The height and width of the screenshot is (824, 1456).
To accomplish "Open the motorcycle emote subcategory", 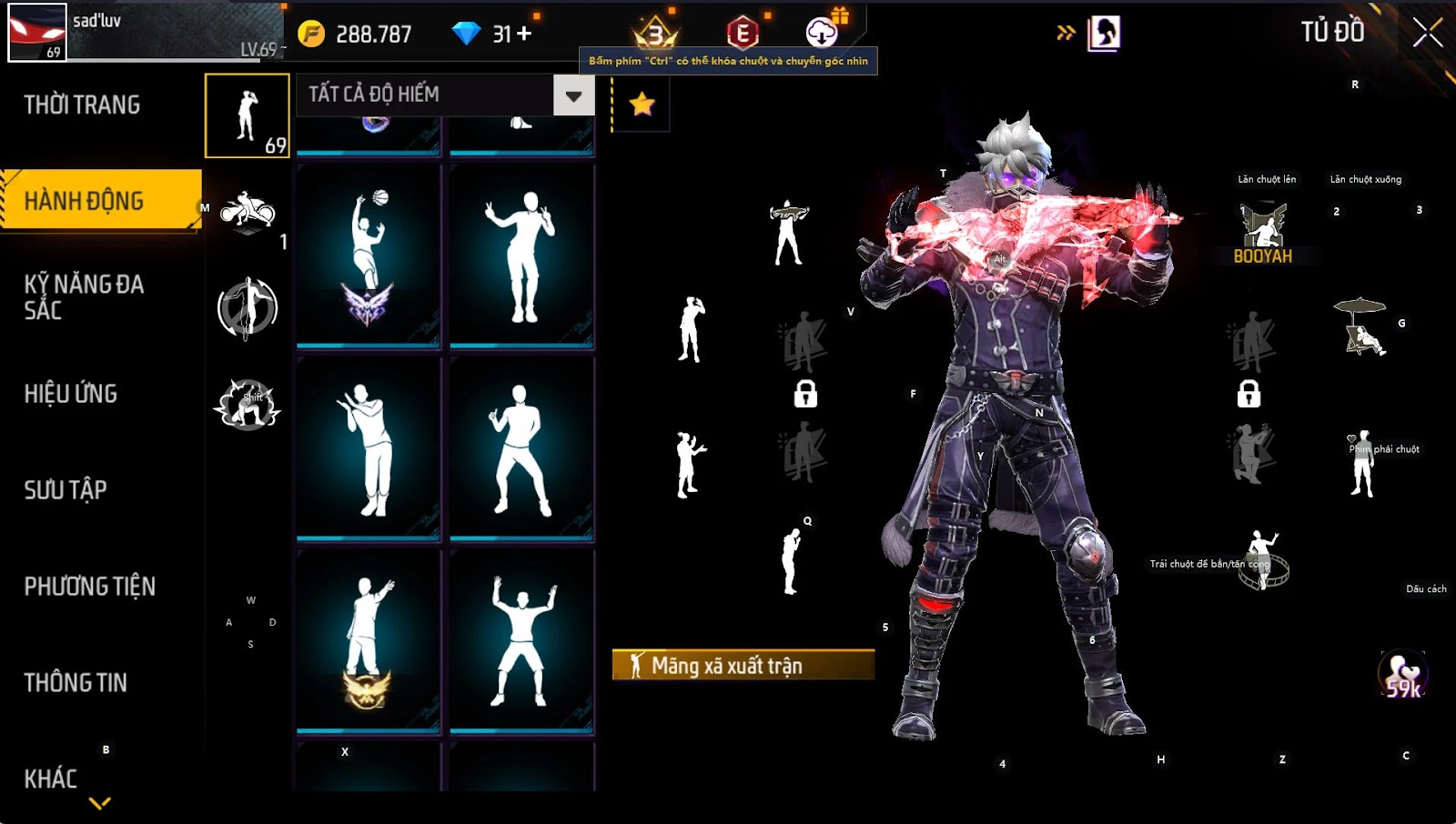I will (x=248, y=213).
